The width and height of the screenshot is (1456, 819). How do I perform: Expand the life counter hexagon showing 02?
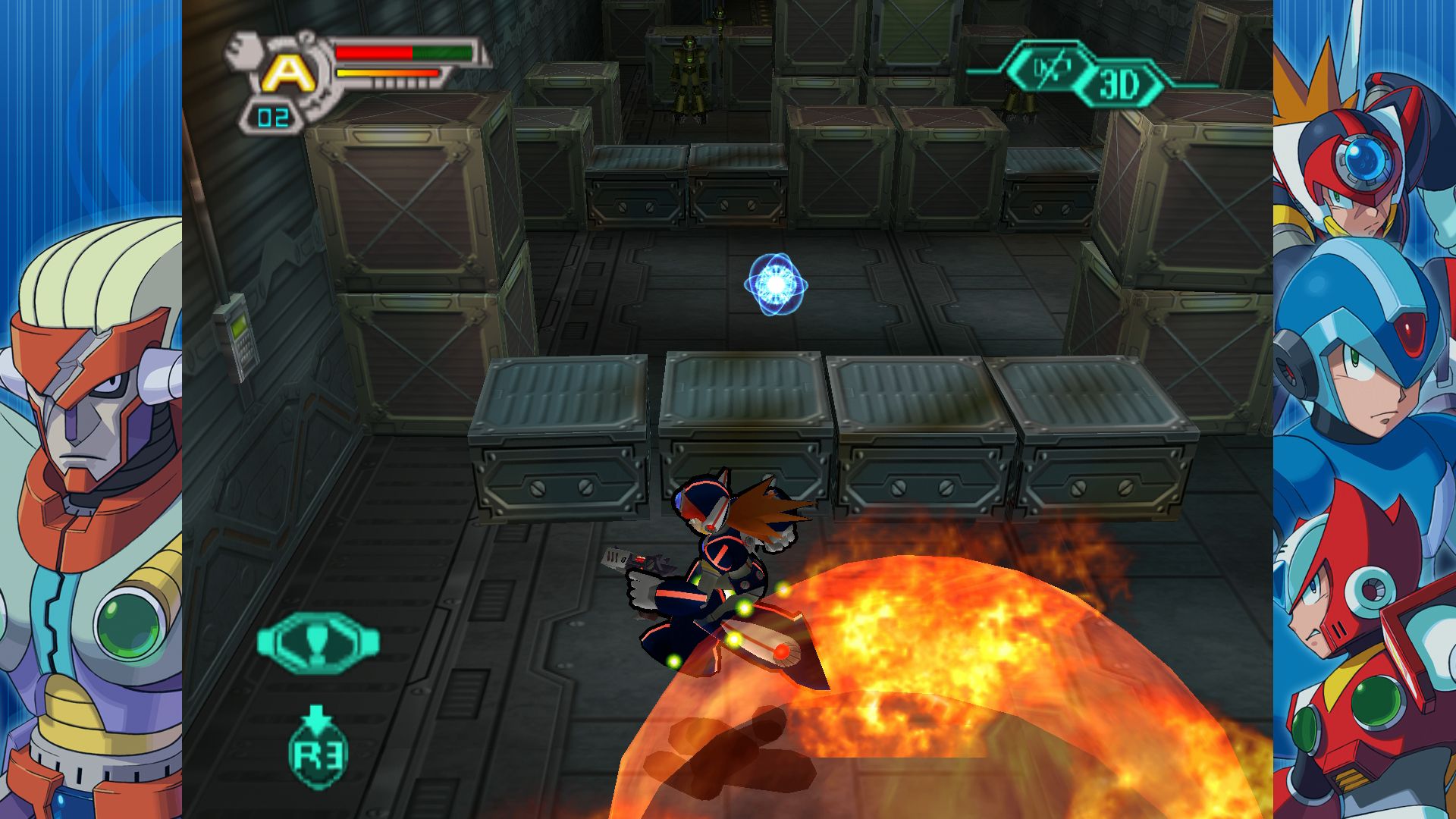273,116
